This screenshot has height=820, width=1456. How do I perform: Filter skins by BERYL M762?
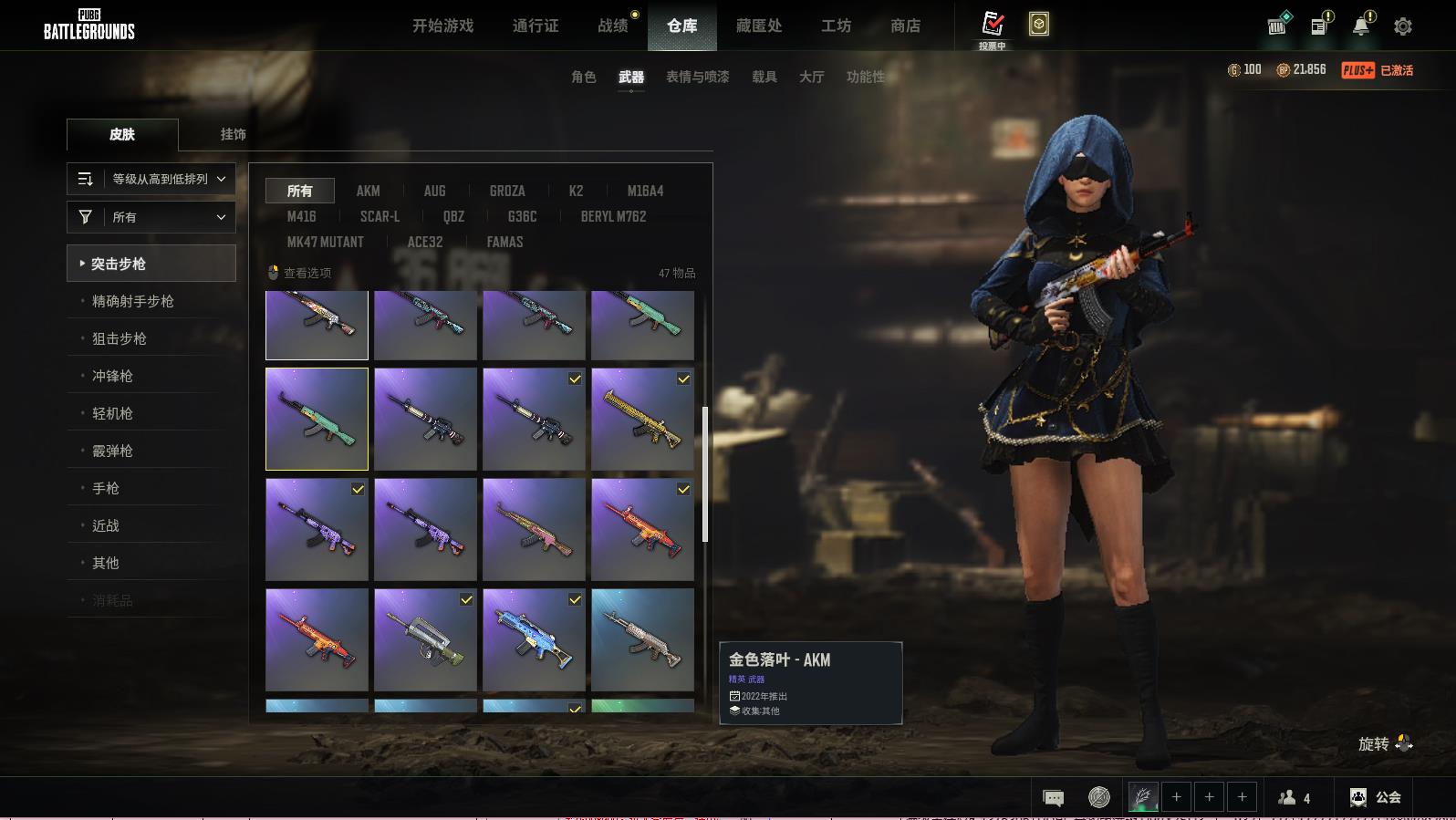pyautogui.click(x=613, y=216)
